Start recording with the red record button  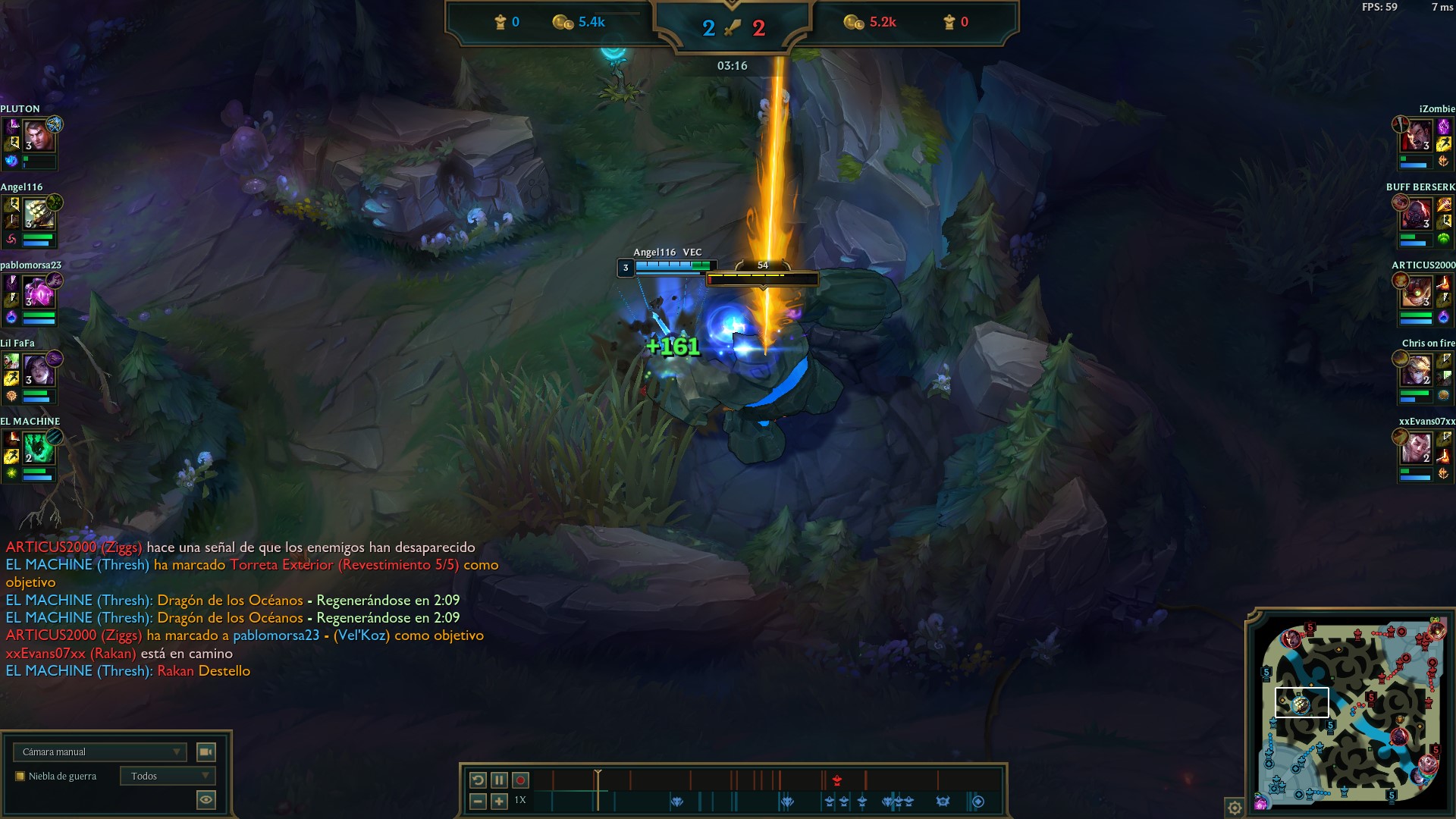(x=520, y=780)
